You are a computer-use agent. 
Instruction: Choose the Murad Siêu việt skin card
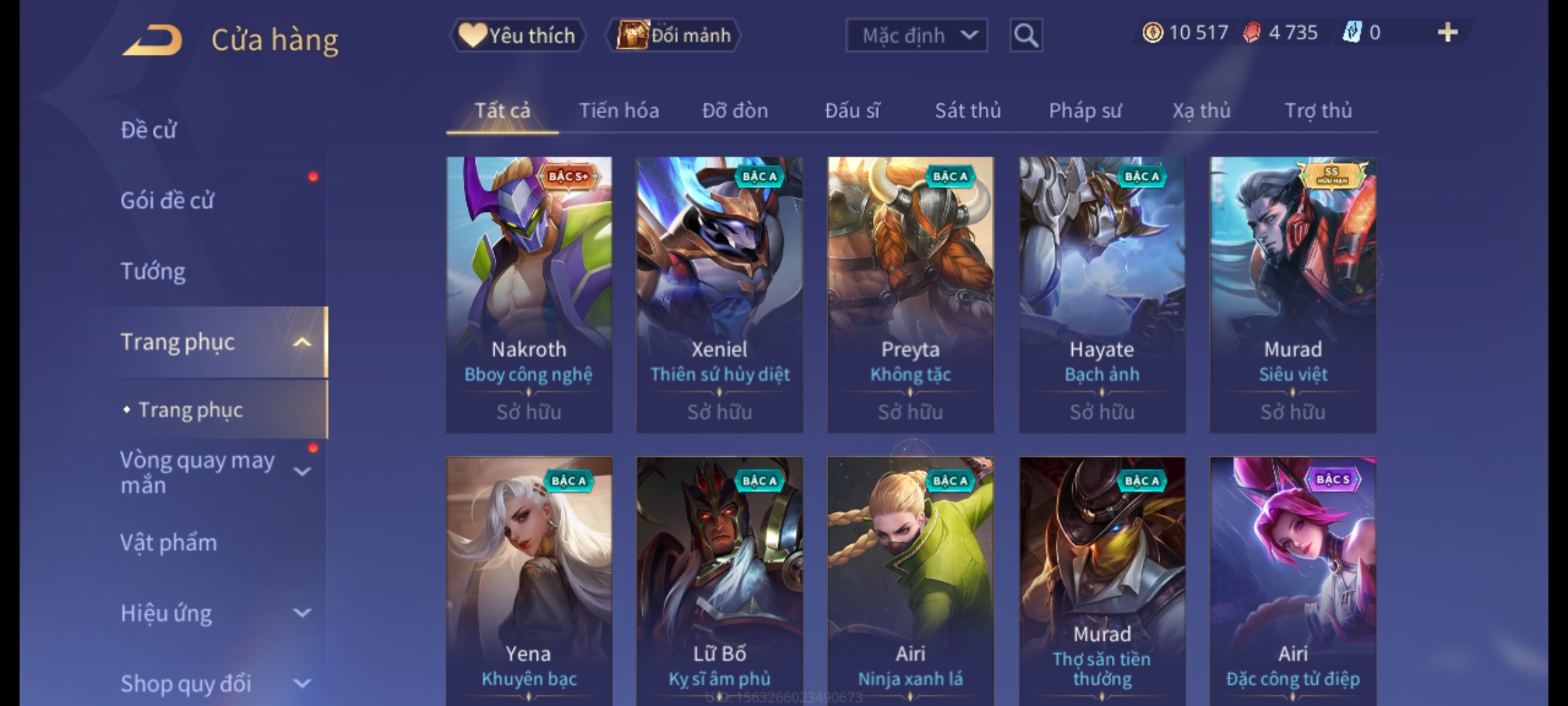pyautogui.click(x=1292, y=294)
